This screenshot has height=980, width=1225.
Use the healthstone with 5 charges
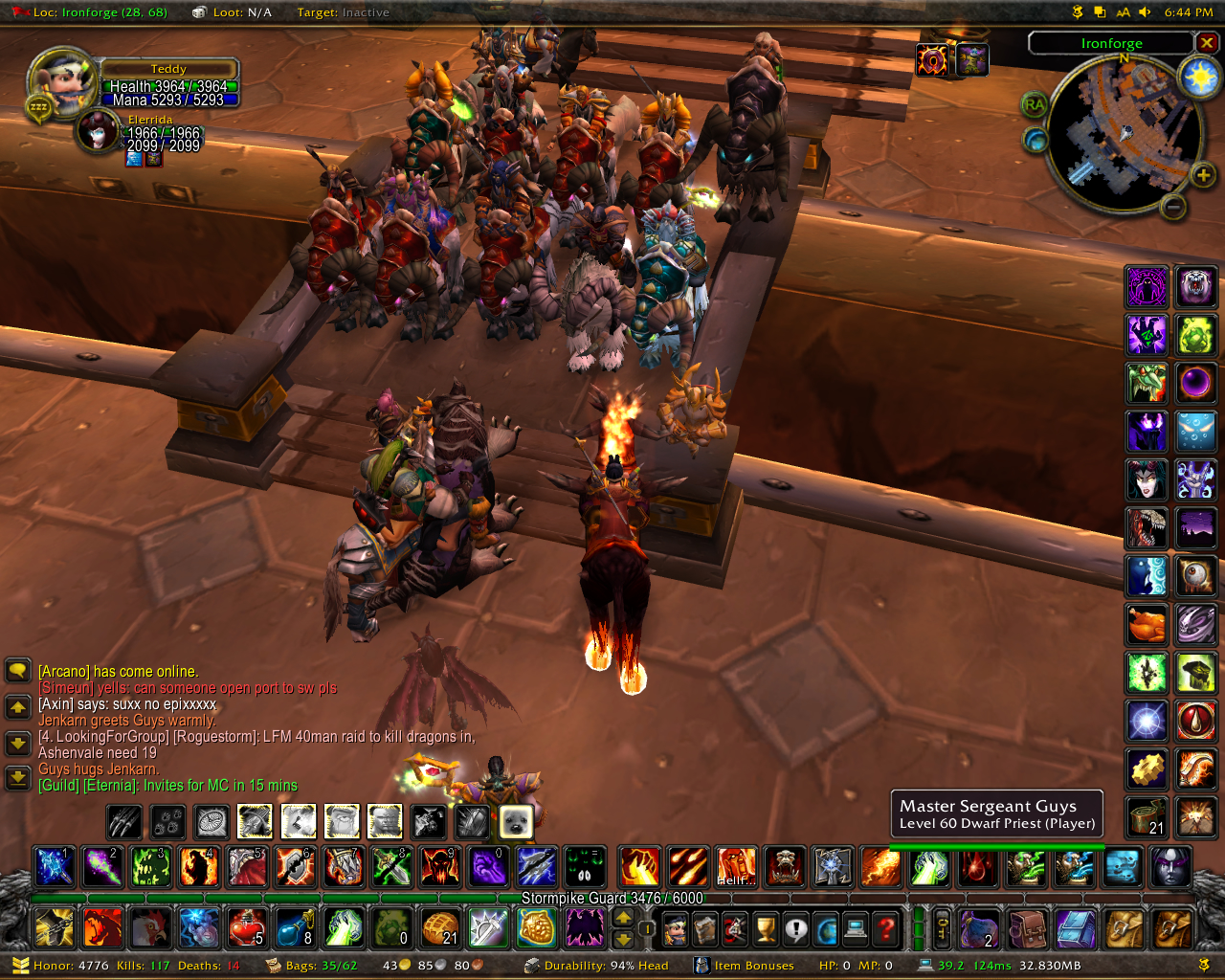pyautogui.click(x=247, y=927)
